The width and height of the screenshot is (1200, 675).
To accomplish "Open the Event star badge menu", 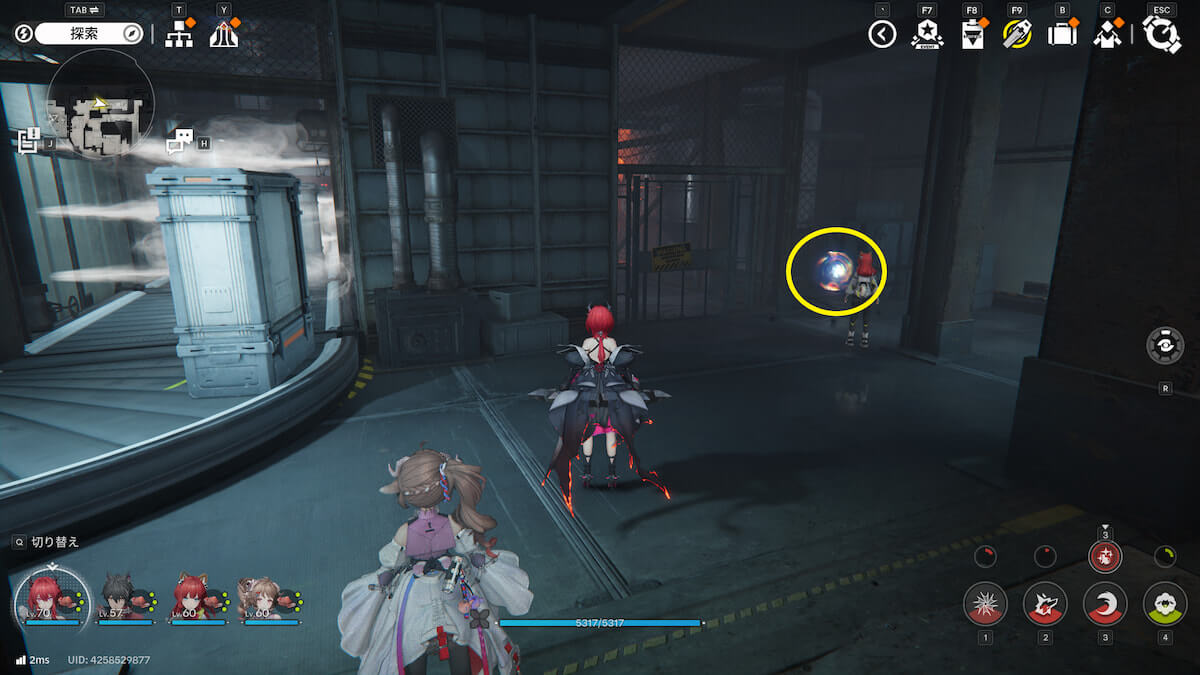I will coord(927,35).
